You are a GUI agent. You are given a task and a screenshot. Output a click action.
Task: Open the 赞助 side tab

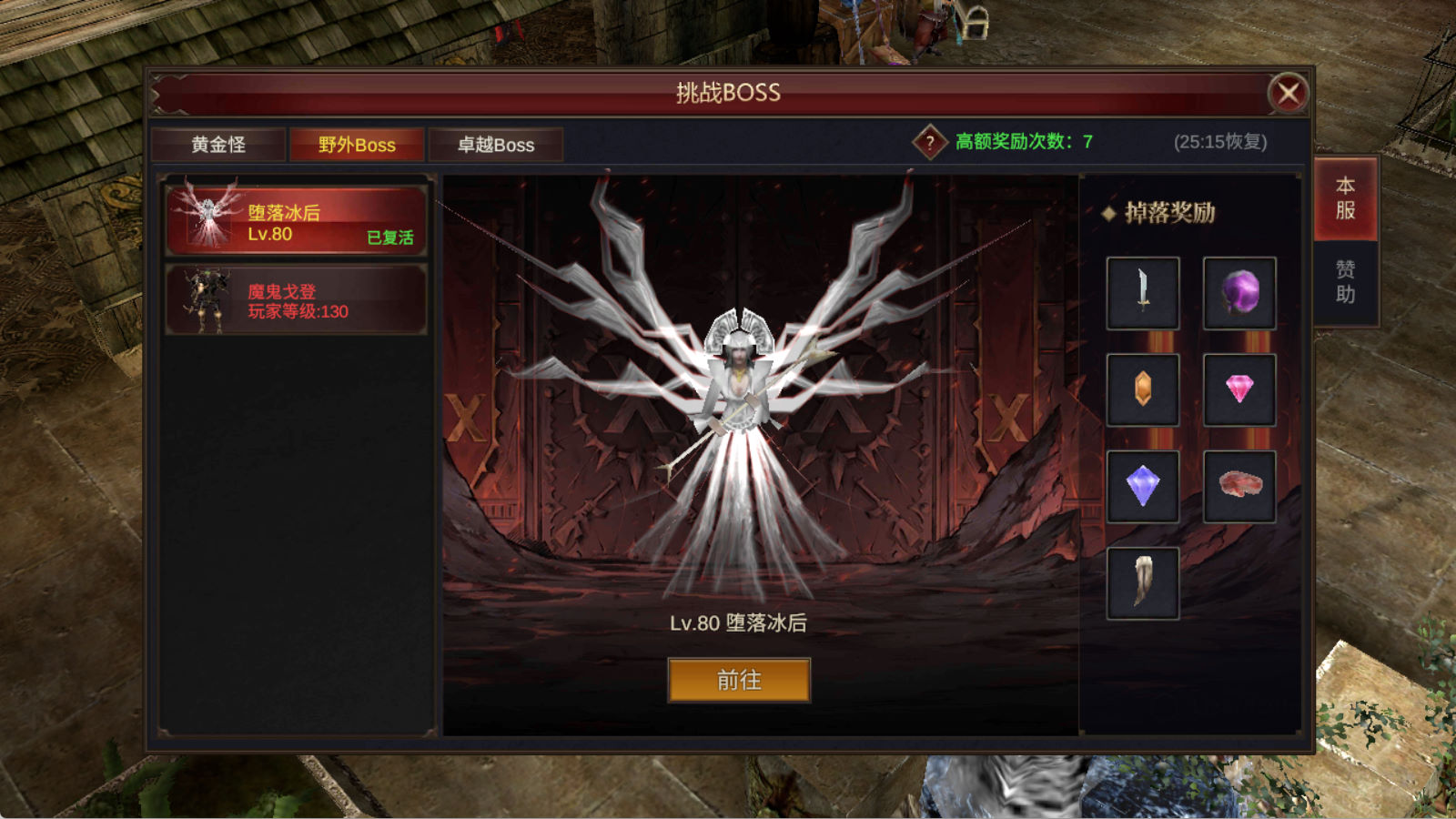1345,281
